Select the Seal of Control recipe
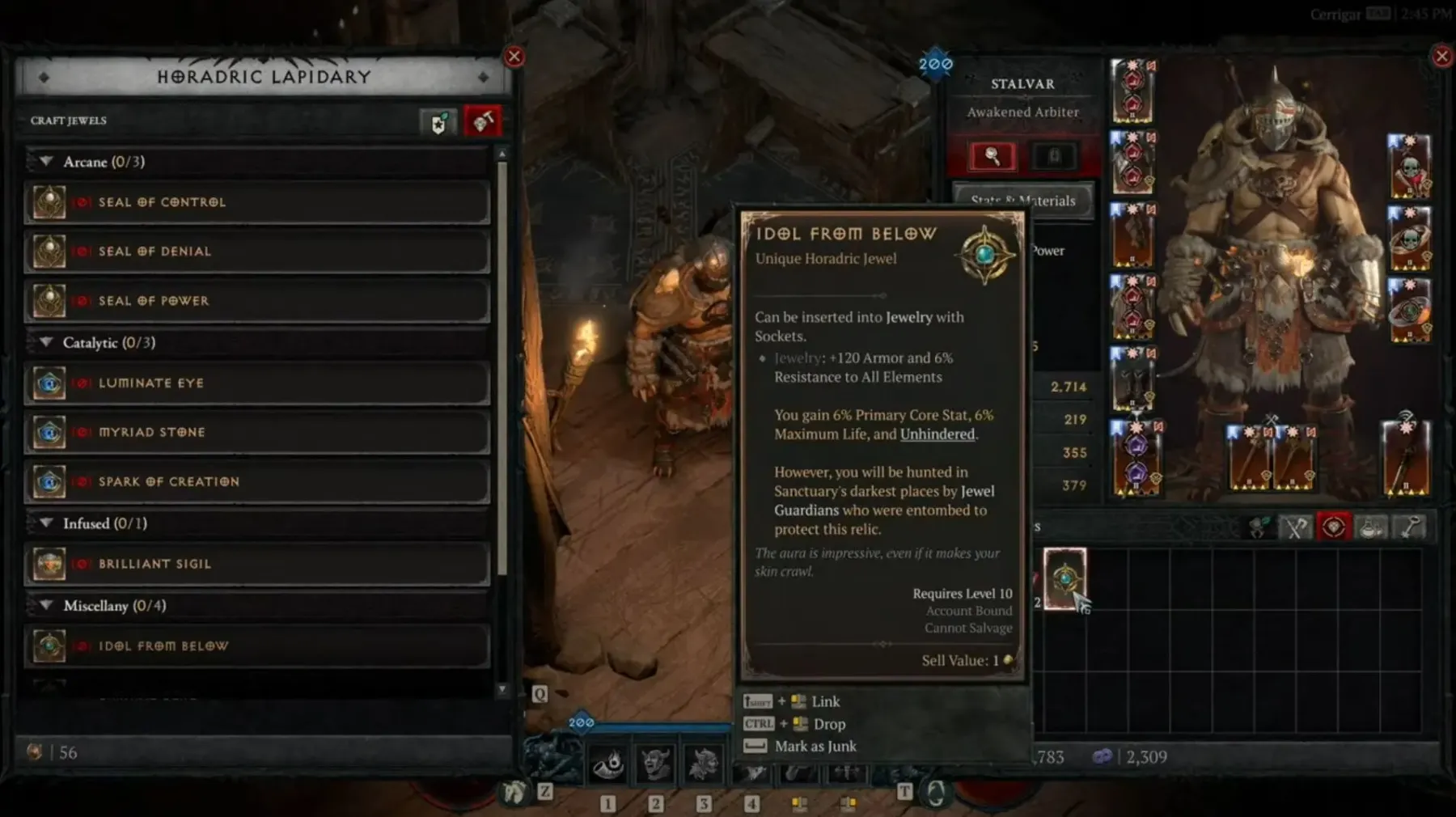This screenshot has width=1456, height=817. tap(257, 202)
